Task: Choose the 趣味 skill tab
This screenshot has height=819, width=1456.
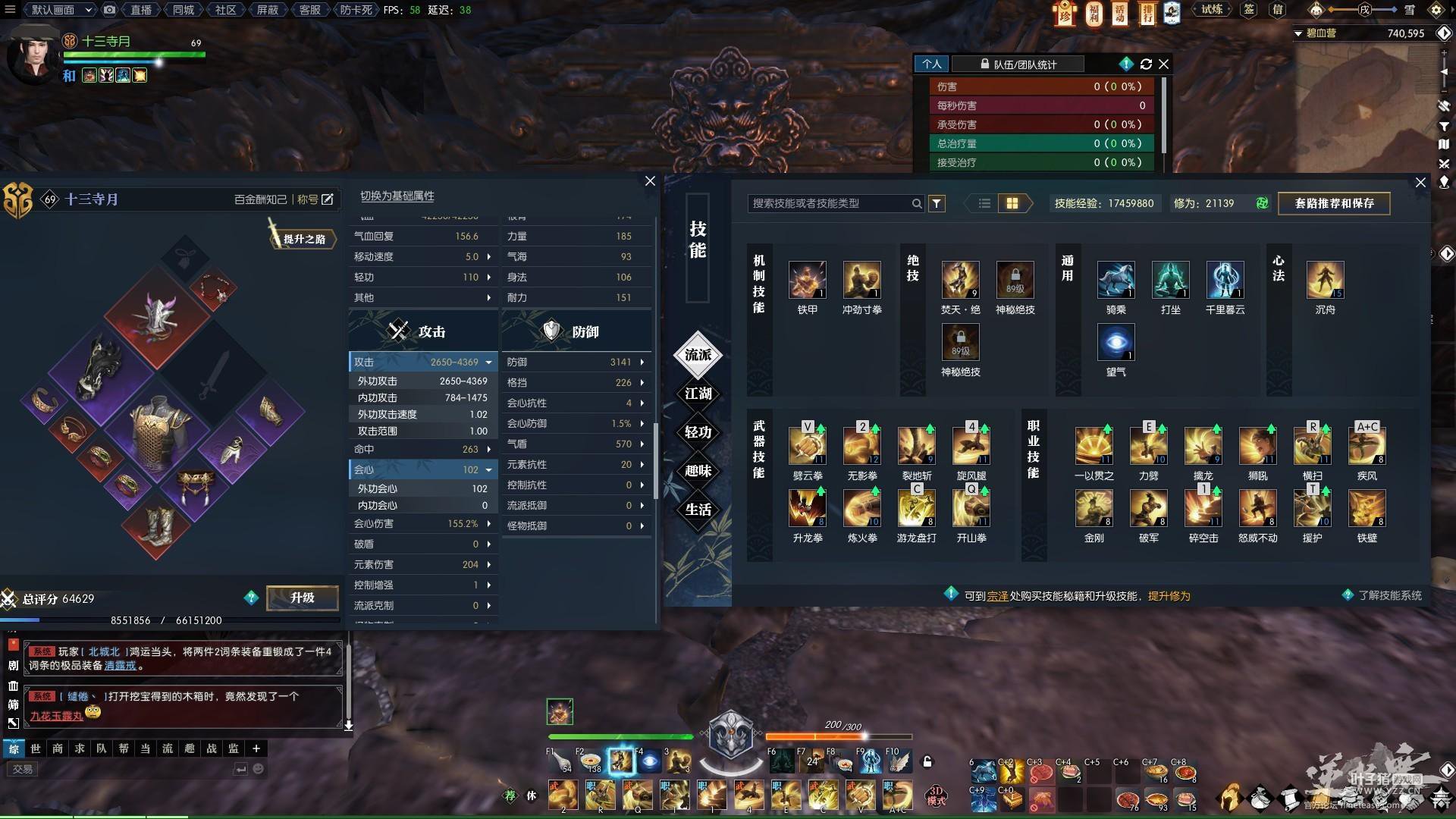Action: point(698,471)
